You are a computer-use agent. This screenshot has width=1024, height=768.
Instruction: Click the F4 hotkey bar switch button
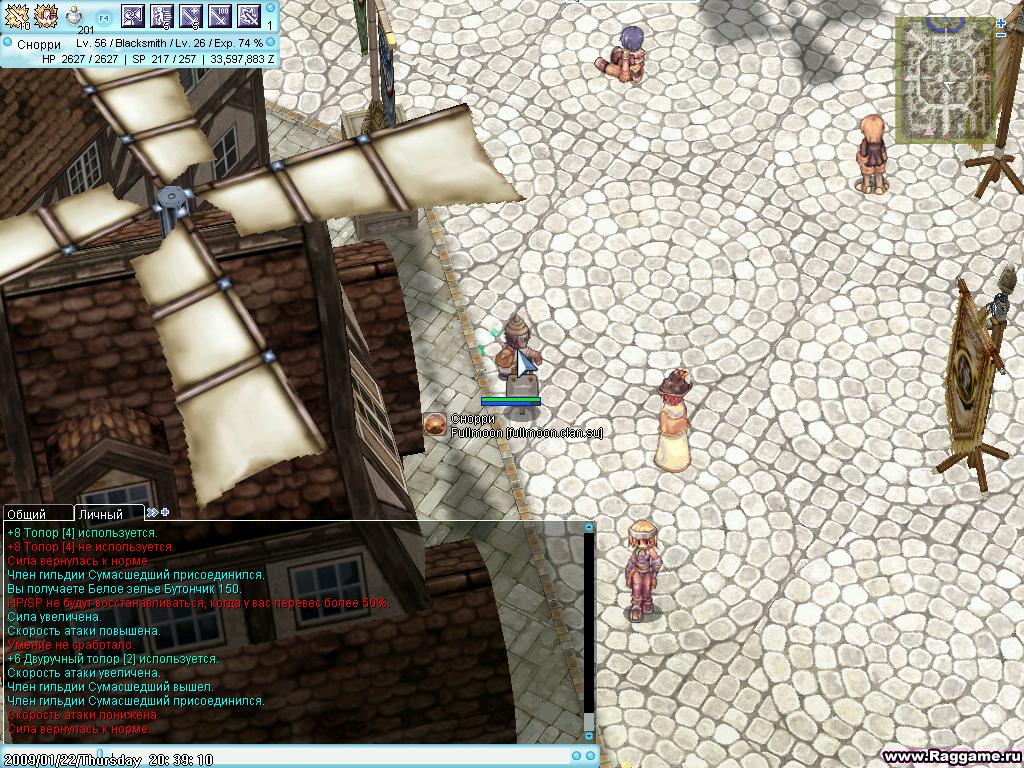coord(104,17)
